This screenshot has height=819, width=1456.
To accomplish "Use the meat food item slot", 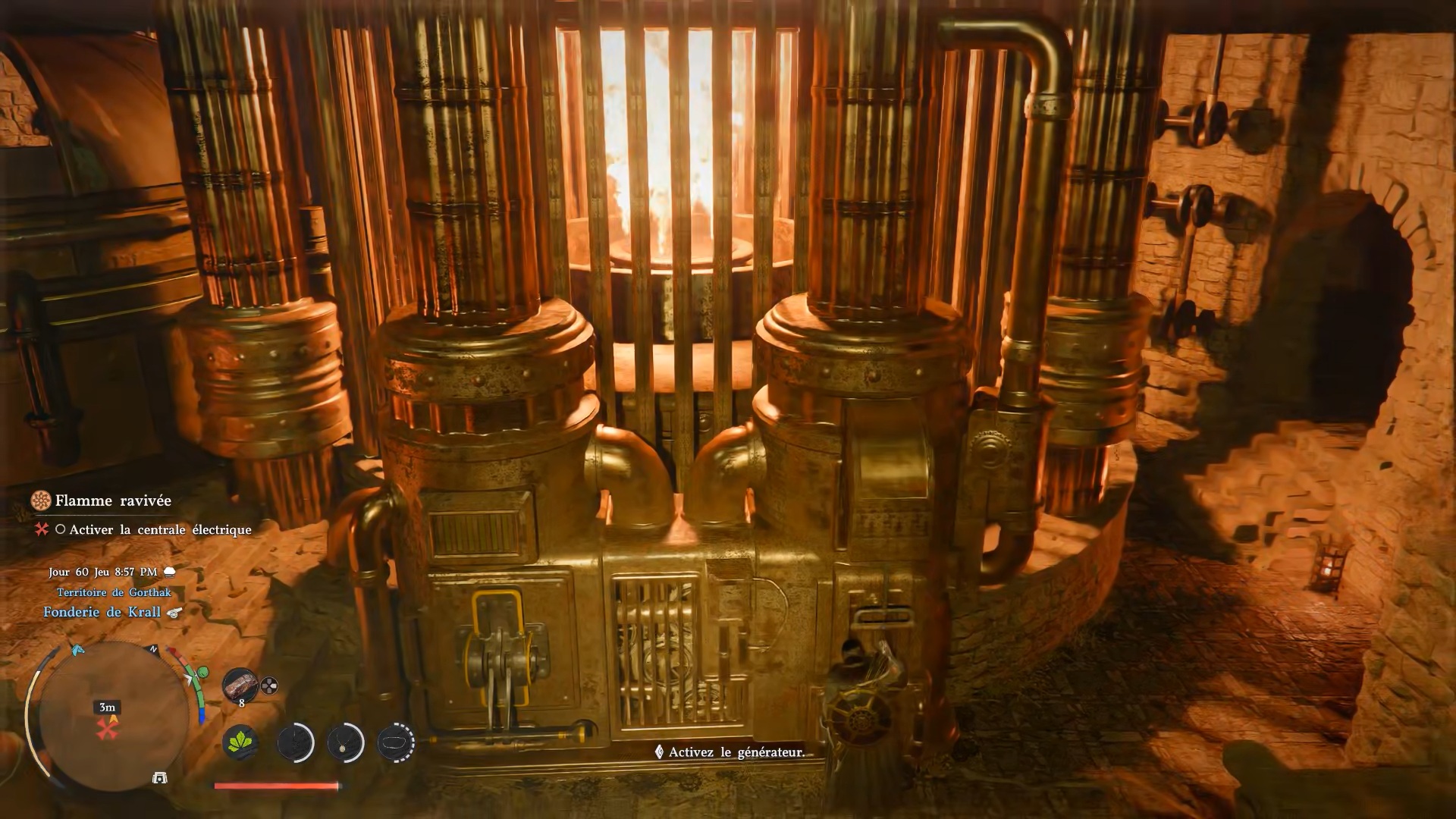I will (240, 685).
